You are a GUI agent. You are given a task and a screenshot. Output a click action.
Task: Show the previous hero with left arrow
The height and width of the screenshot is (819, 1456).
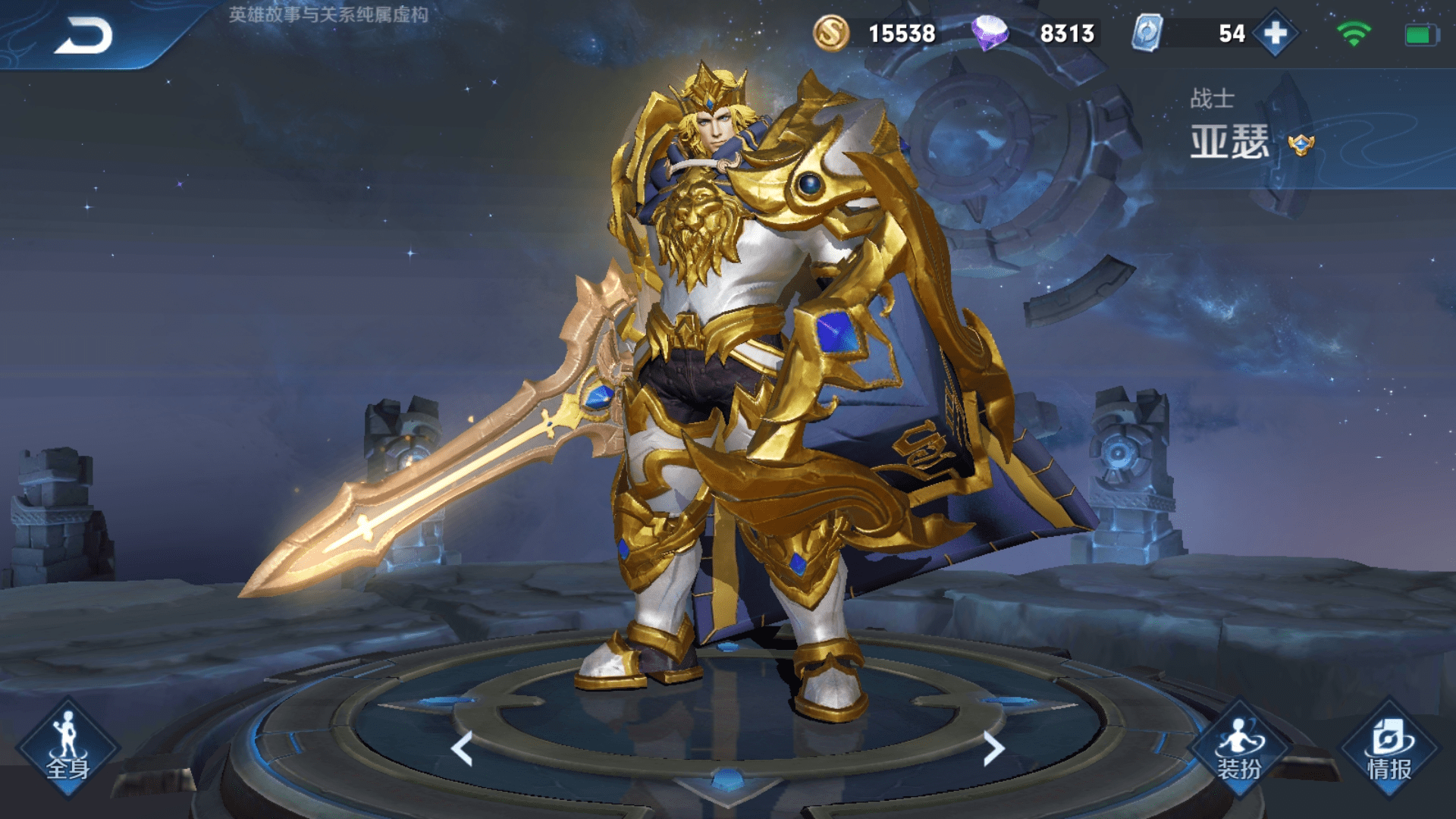[462, 748]
